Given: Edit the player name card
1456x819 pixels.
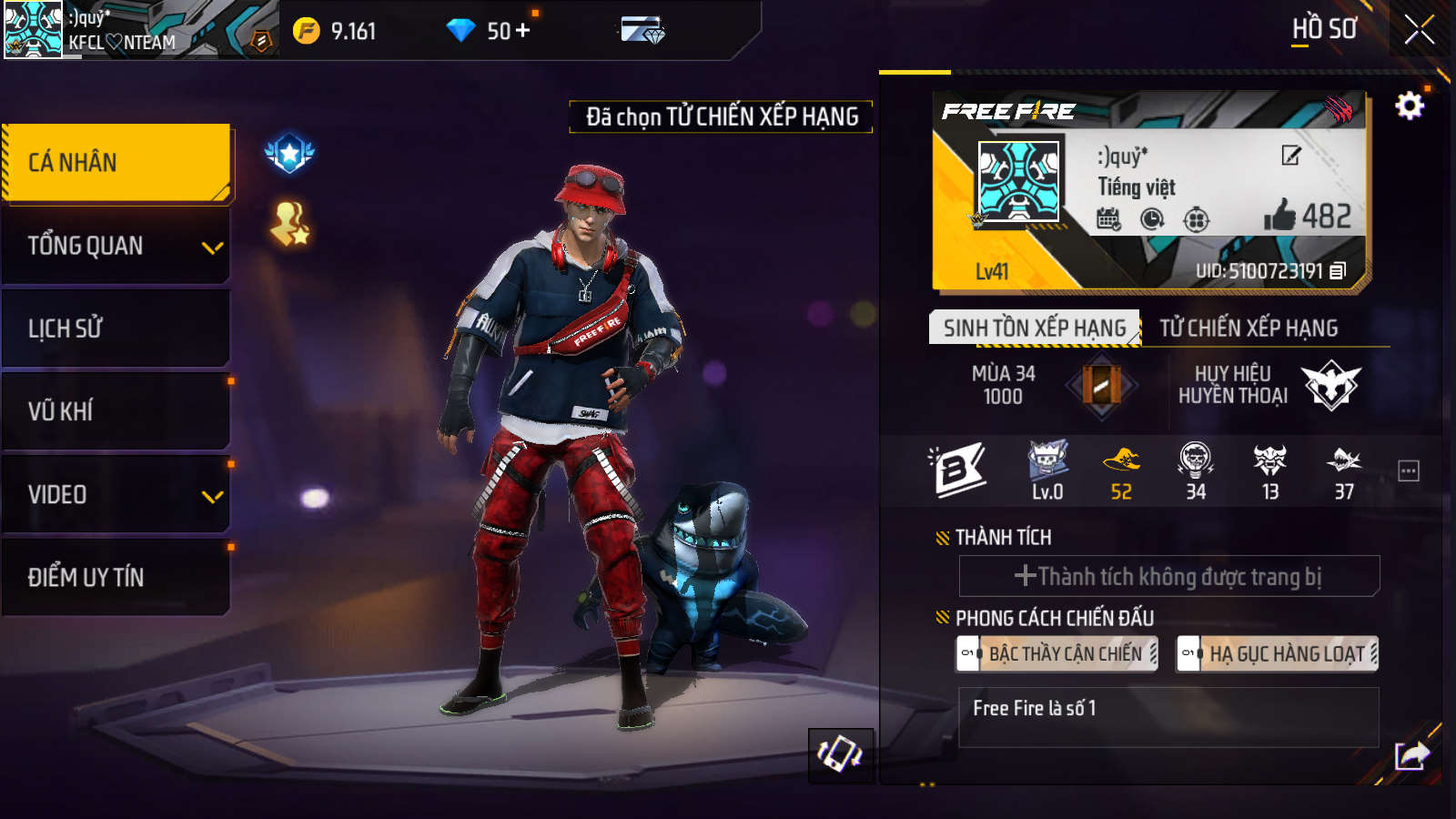Looking at the screenshot, I should (1290, 156).
